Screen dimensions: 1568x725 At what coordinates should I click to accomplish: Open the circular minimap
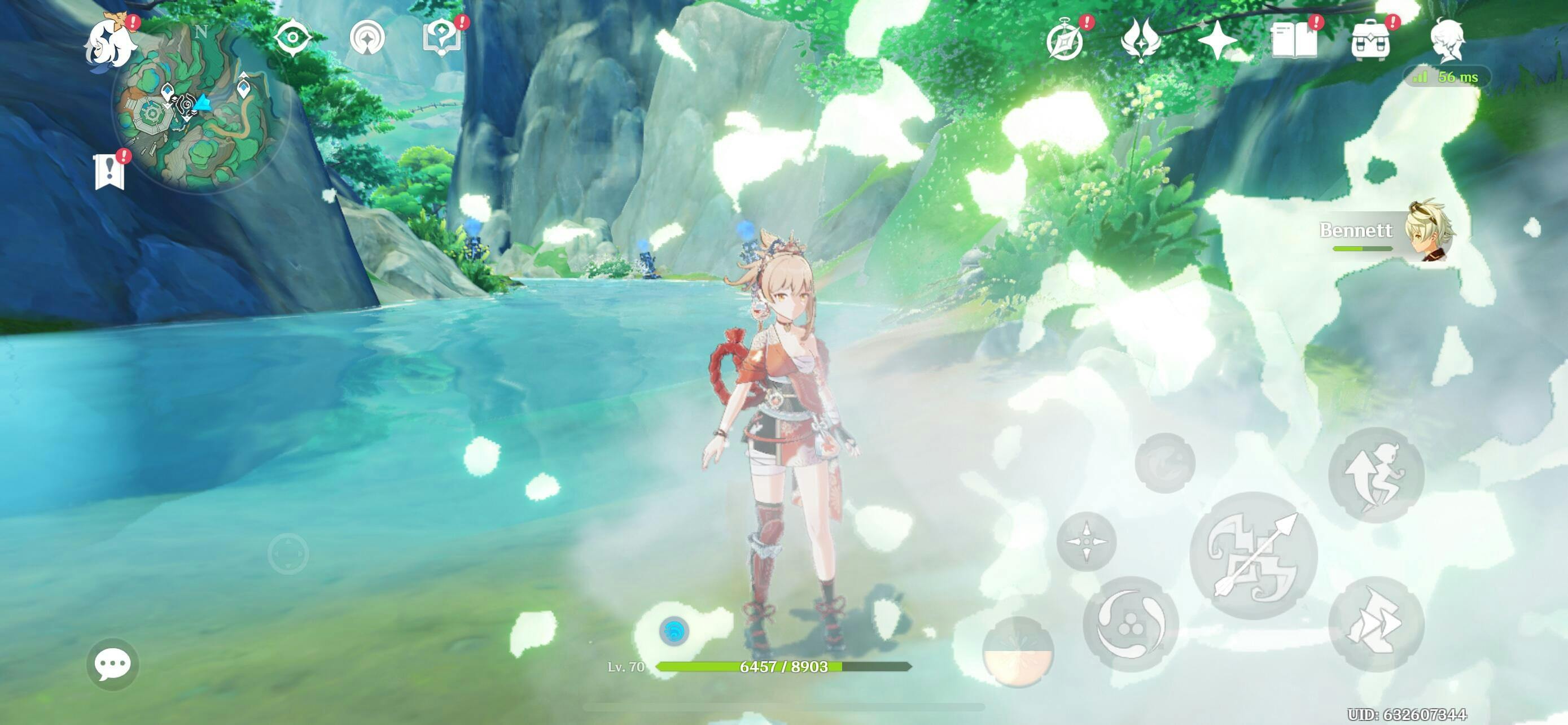click(x=201, y=110)
